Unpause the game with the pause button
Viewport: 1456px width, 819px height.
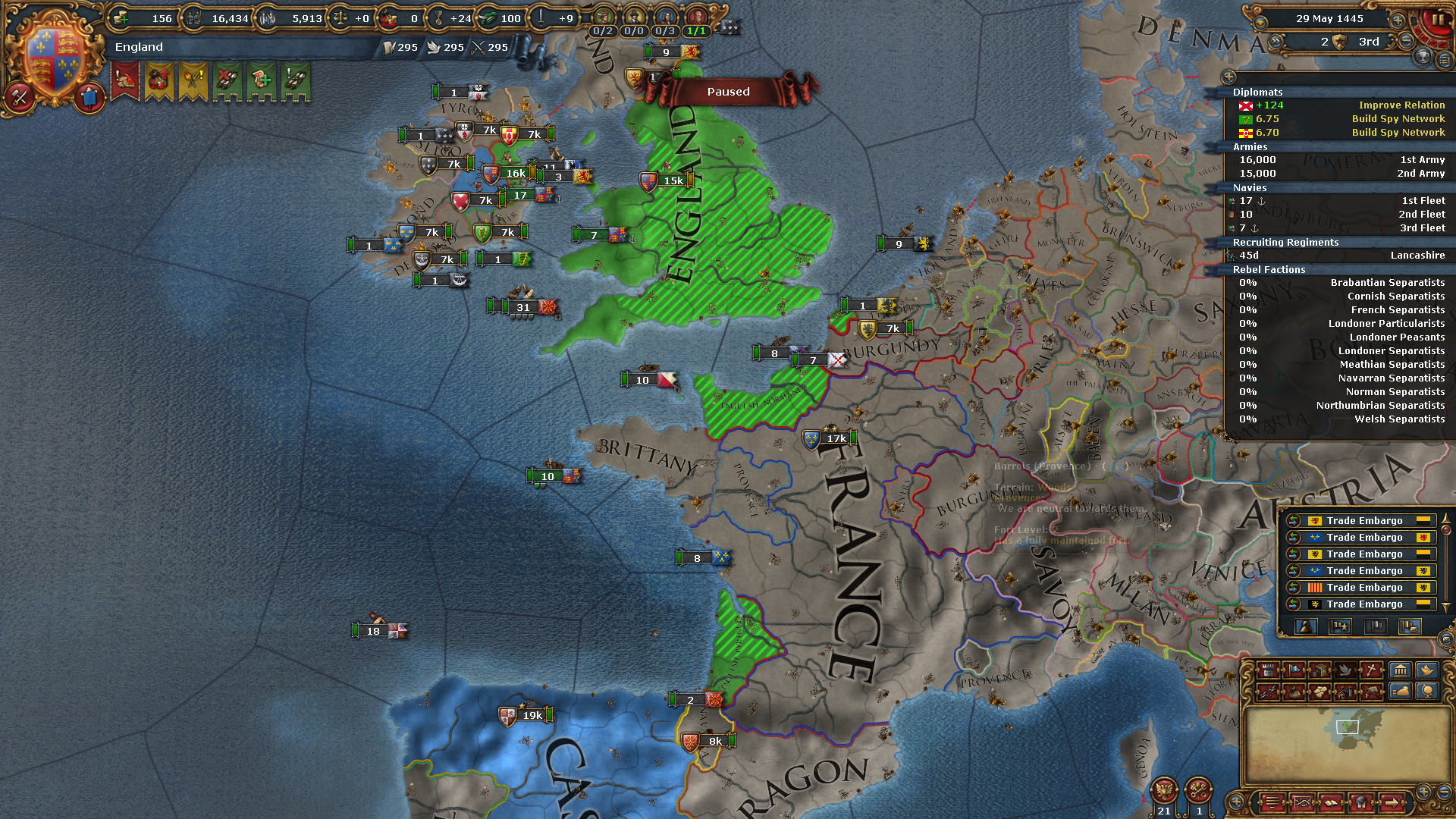(x=1437, y=20)
